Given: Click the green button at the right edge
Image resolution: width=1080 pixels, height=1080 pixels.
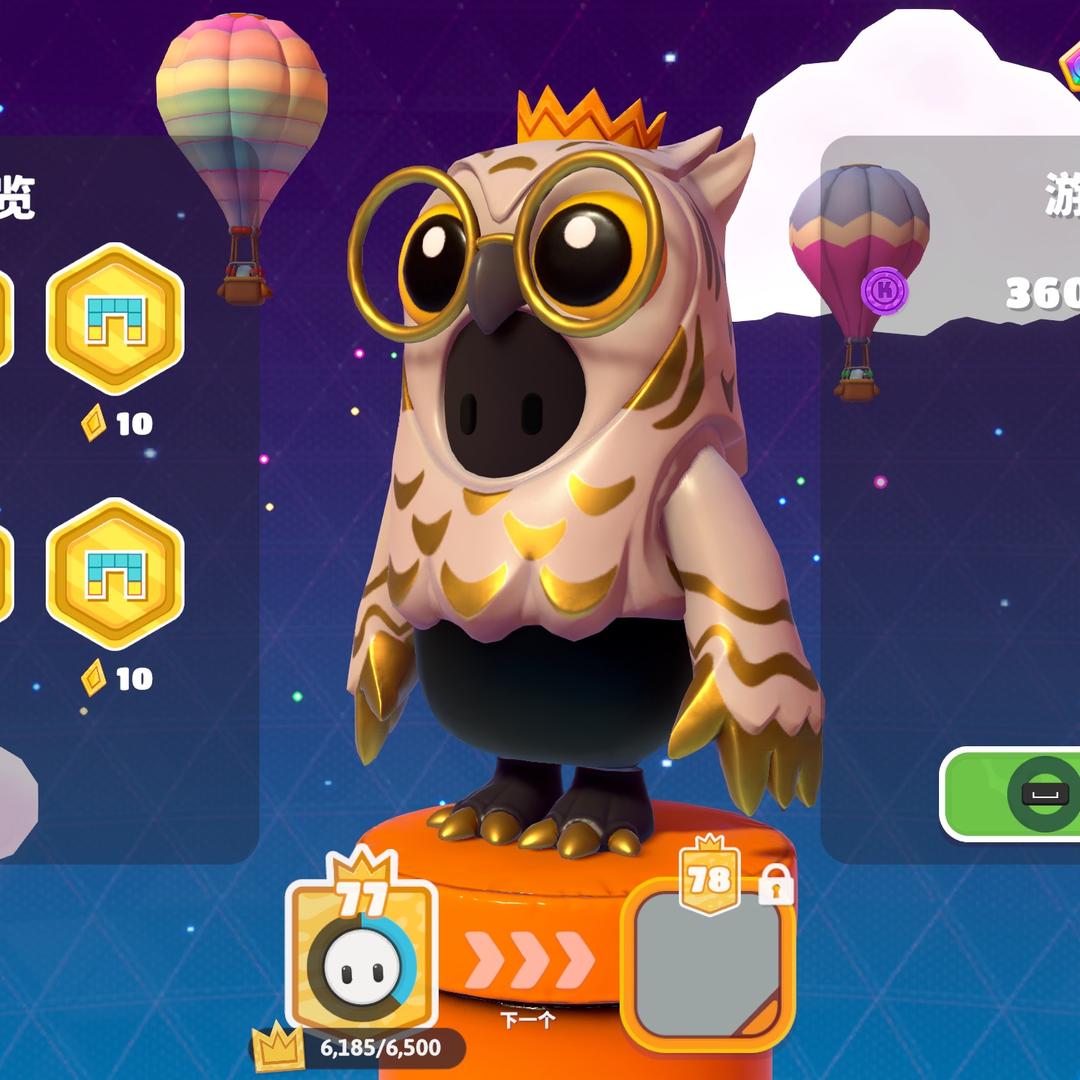Looking at the screenshot, I should pos(1012,793).
